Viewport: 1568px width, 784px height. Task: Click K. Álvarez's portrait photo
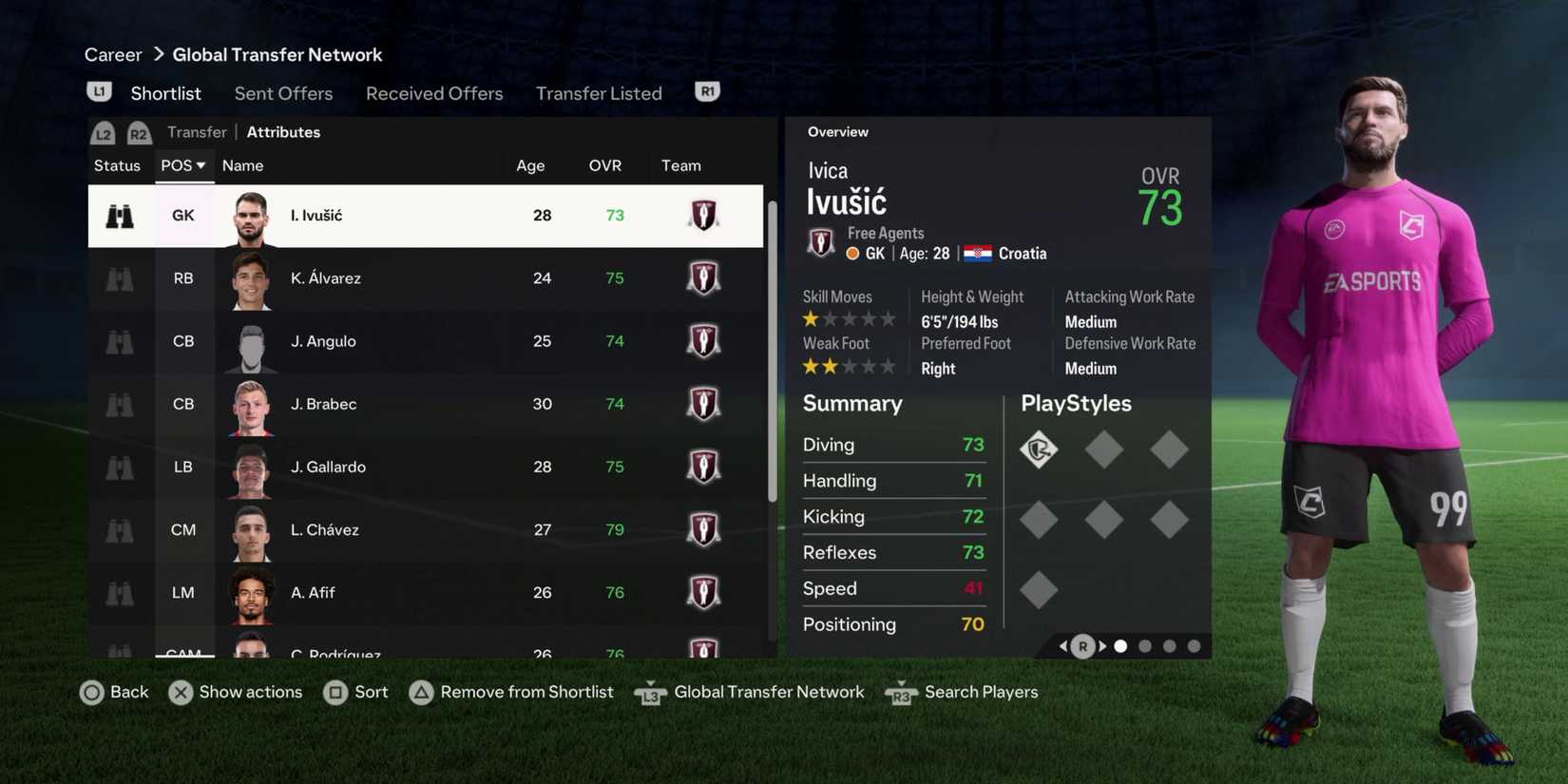[250, 277]
